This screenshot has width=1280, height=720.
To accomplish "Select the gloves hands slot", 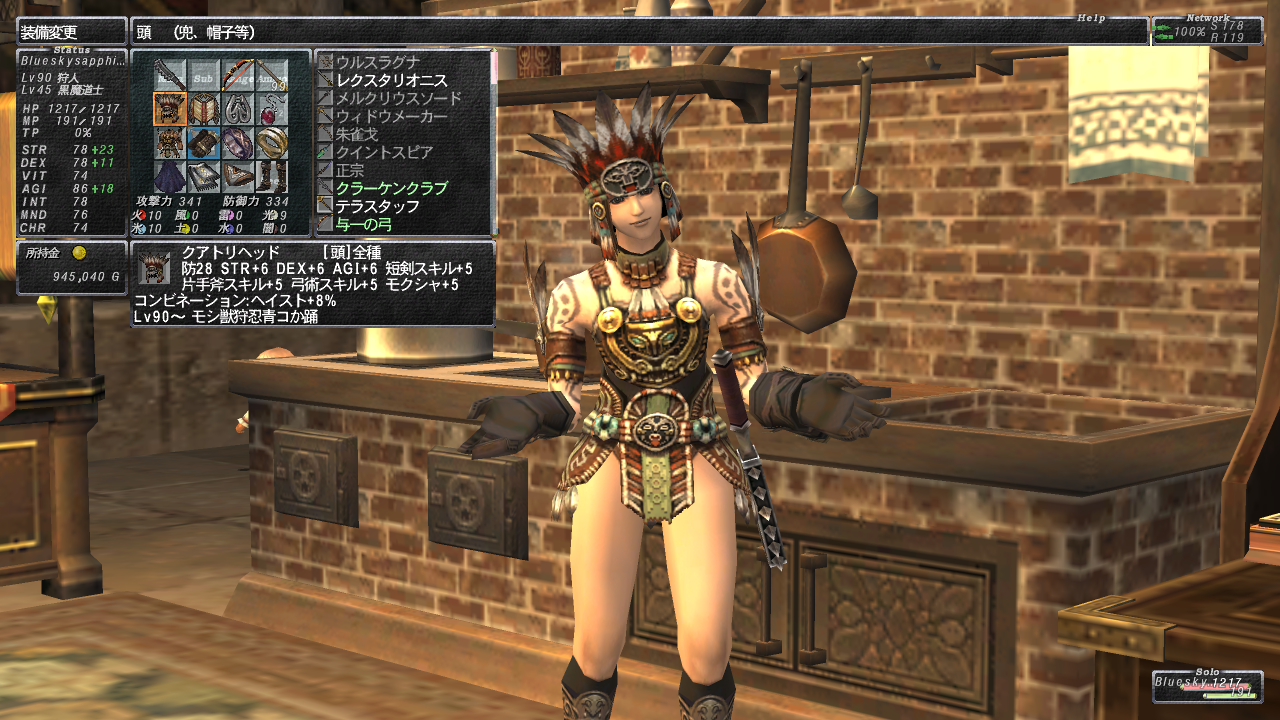I will [203, 142].
